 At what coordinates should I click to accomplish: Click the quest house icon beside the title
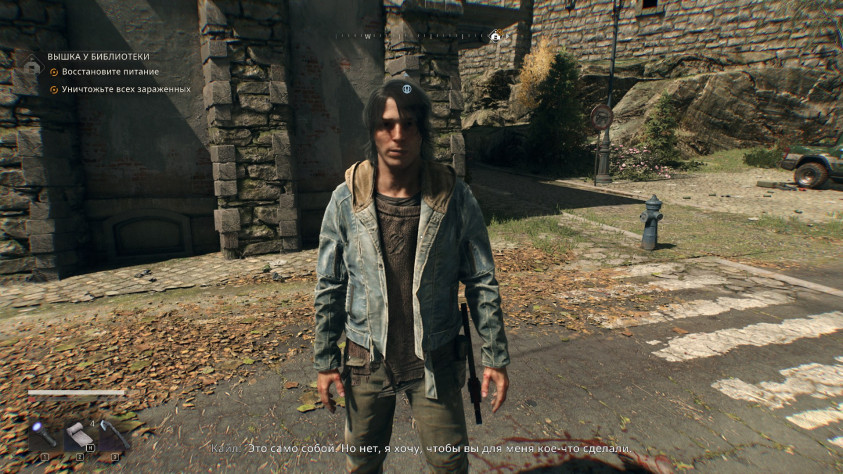click(x=31, y=67)
